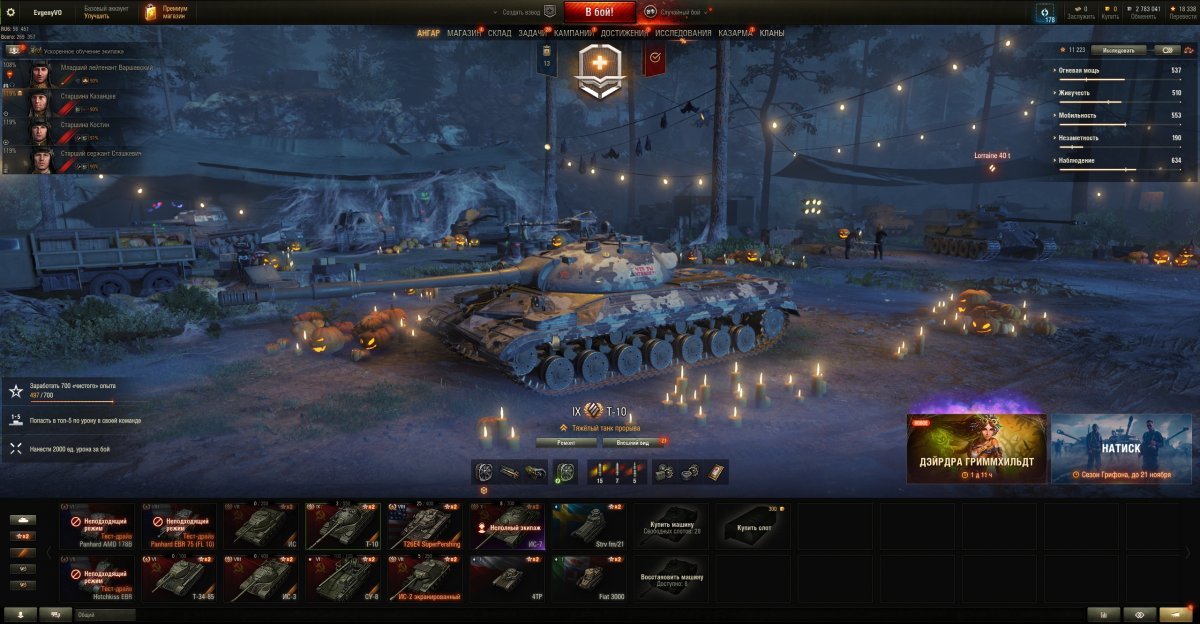Open the «Дэйрдра Гриммхильдт» event banner
Screen dimensions: 1200x624
pyautogui.click(x=976, y=449)
